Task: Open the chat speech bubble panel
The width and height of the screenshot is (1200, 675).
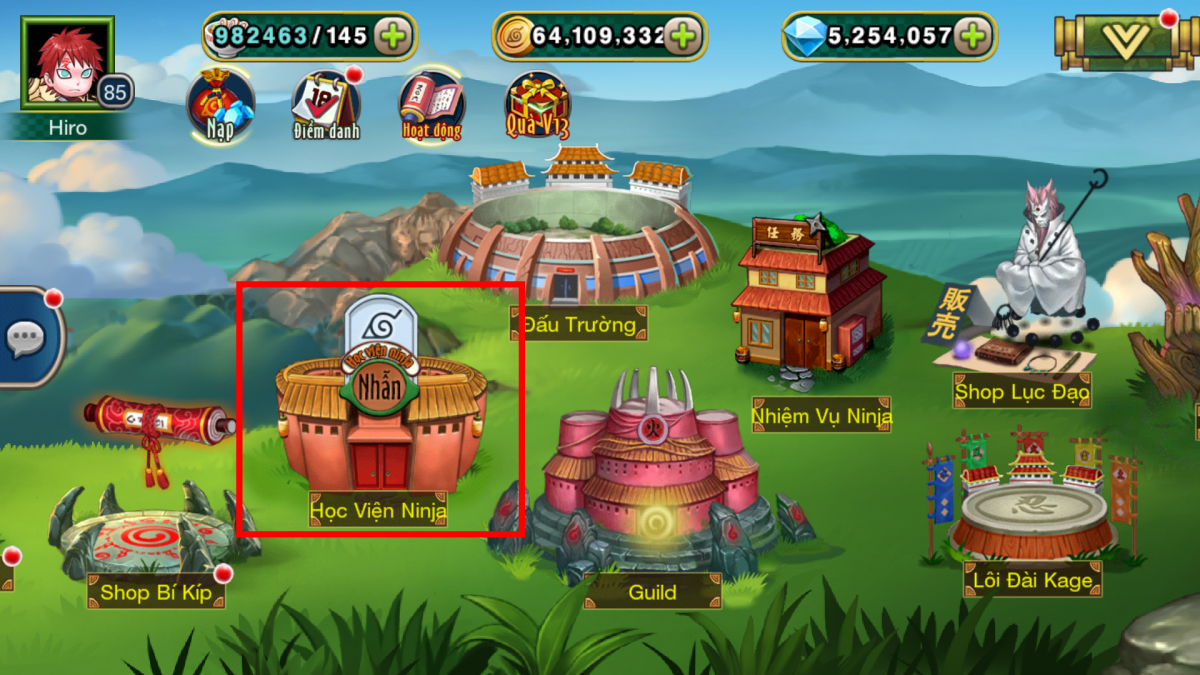Action: (27, 338)
